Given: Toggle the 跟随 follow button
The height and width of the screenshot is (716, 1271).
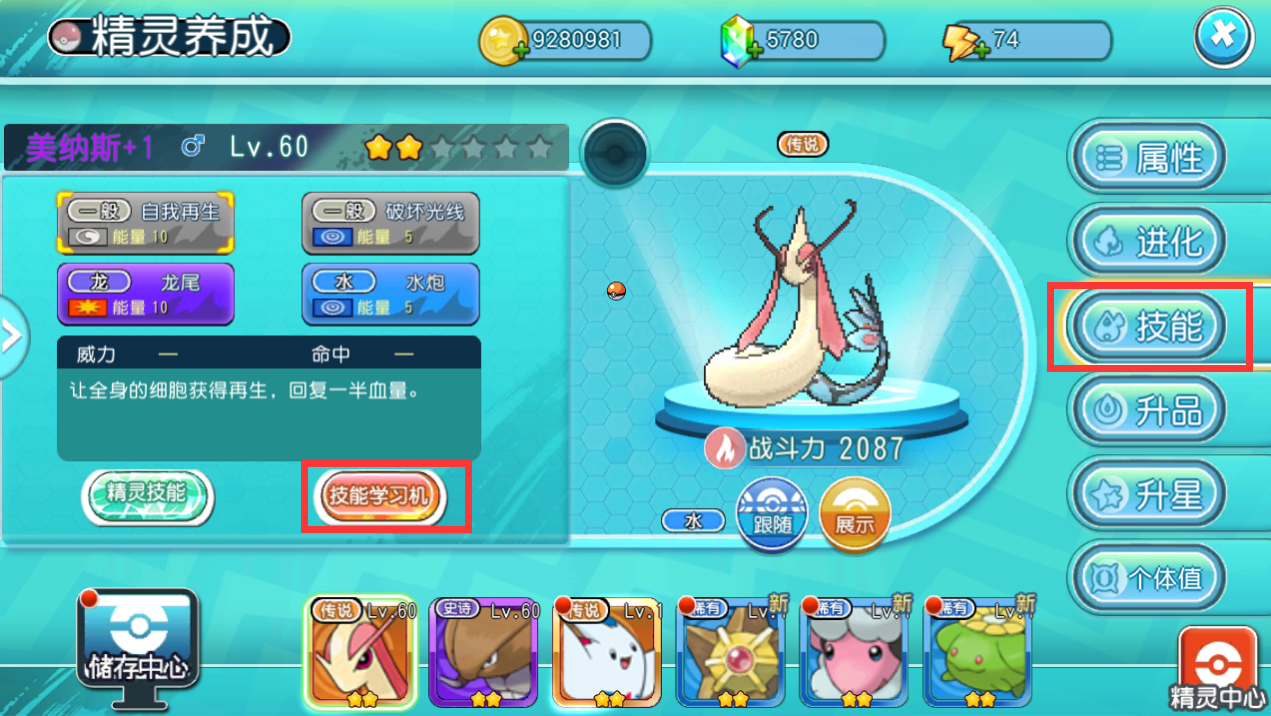Looking at the screenshot, I should tap(772, 514).
